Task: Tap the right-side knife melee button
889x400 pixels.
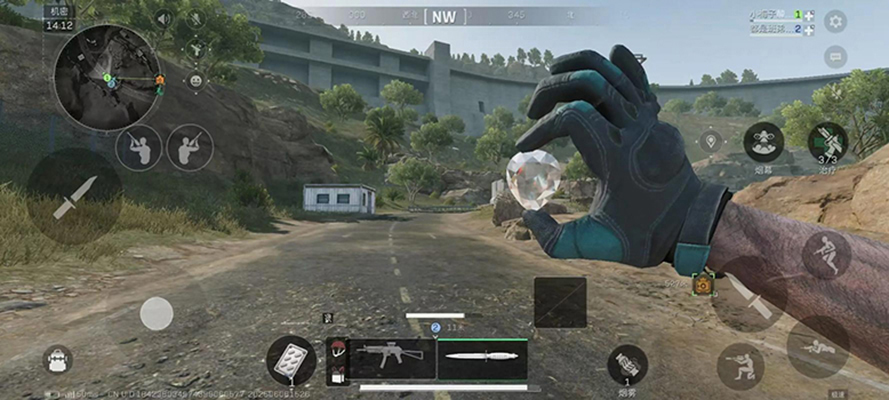Action: [x=749, y=295]
